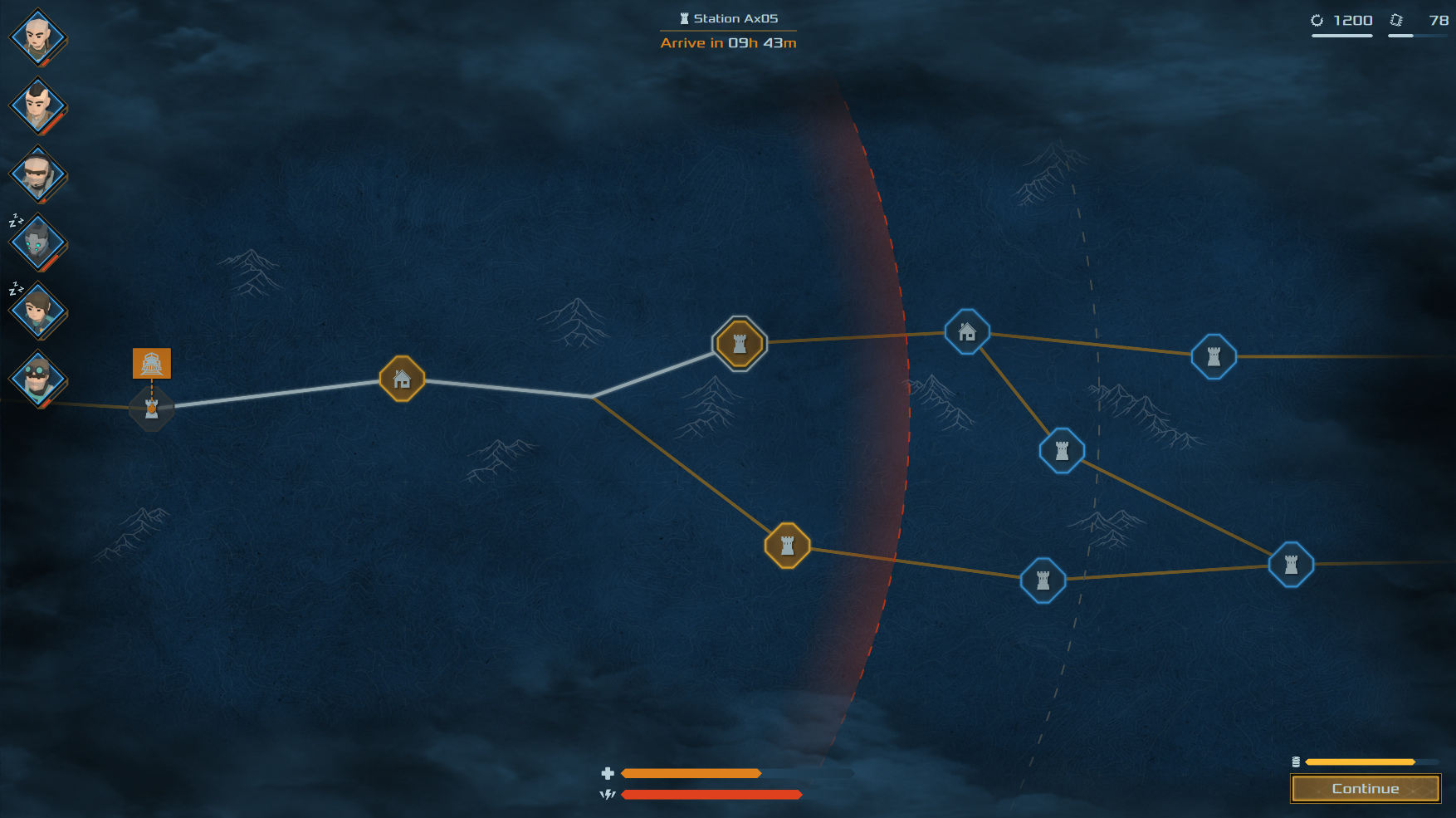Screen dimensions: 1456x818
Task: Pick the blue house node on the map
Action: click(x=967, y=332)
